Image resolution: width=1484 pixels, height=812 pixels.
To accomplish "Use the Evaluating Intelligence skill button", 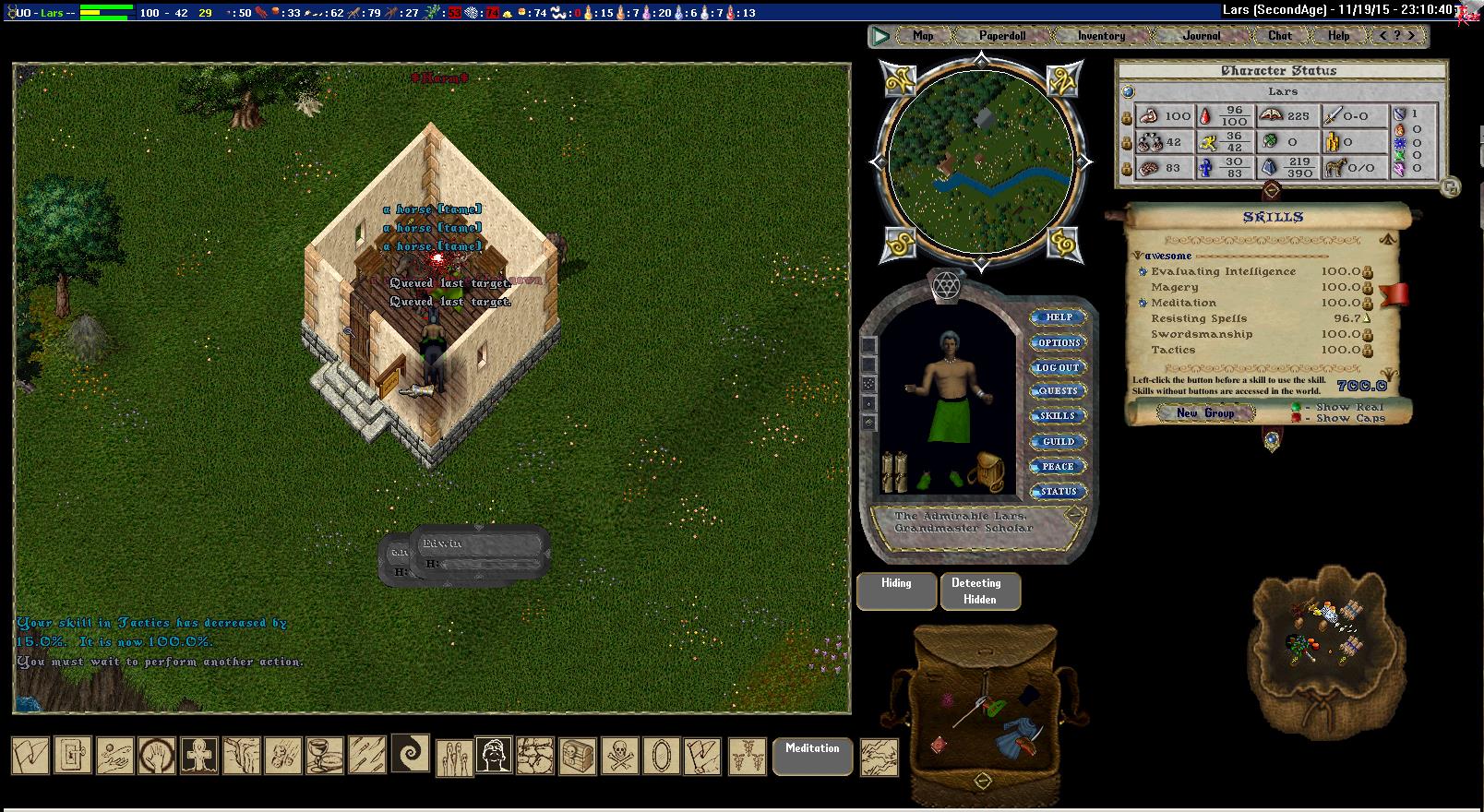I will (1143, 272).
